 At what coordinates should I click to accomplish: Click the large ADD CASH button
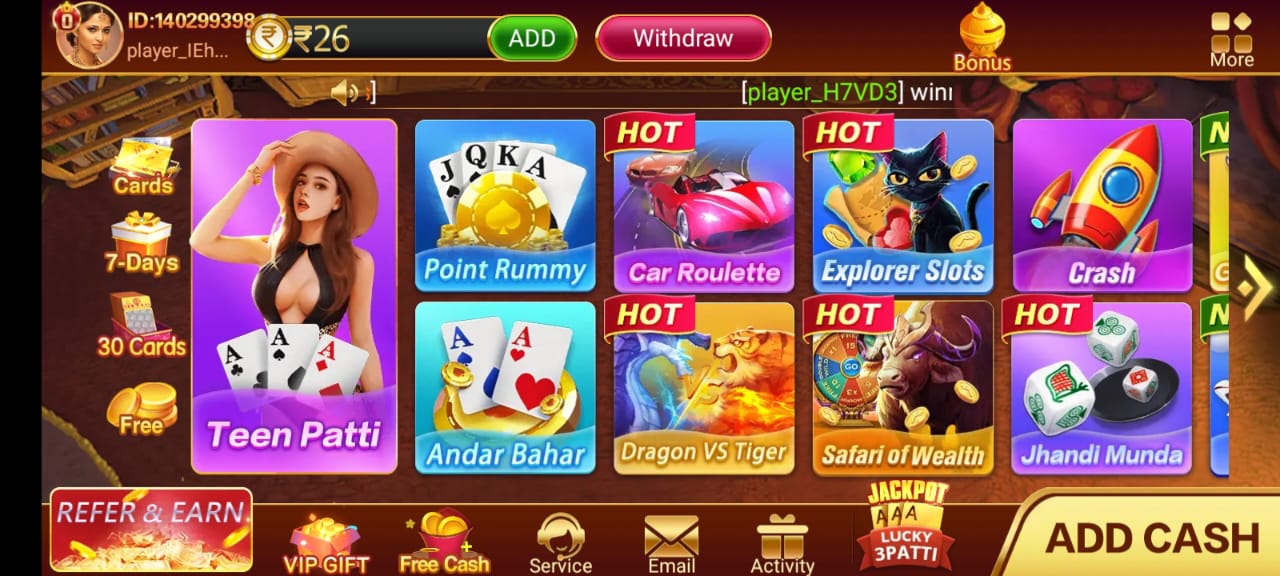point(1150,538)
